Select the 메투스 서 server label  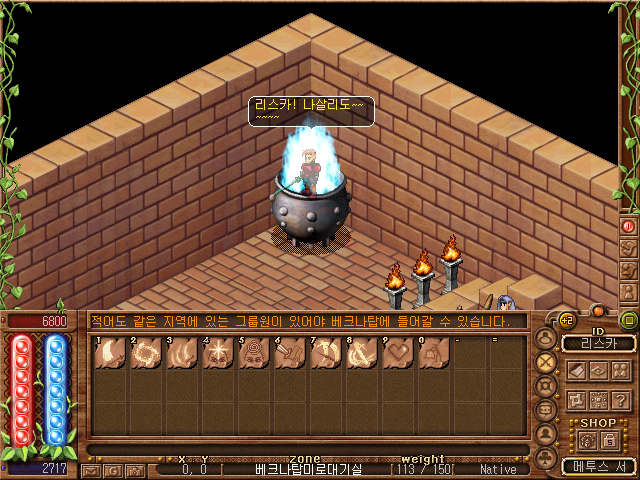597,466
